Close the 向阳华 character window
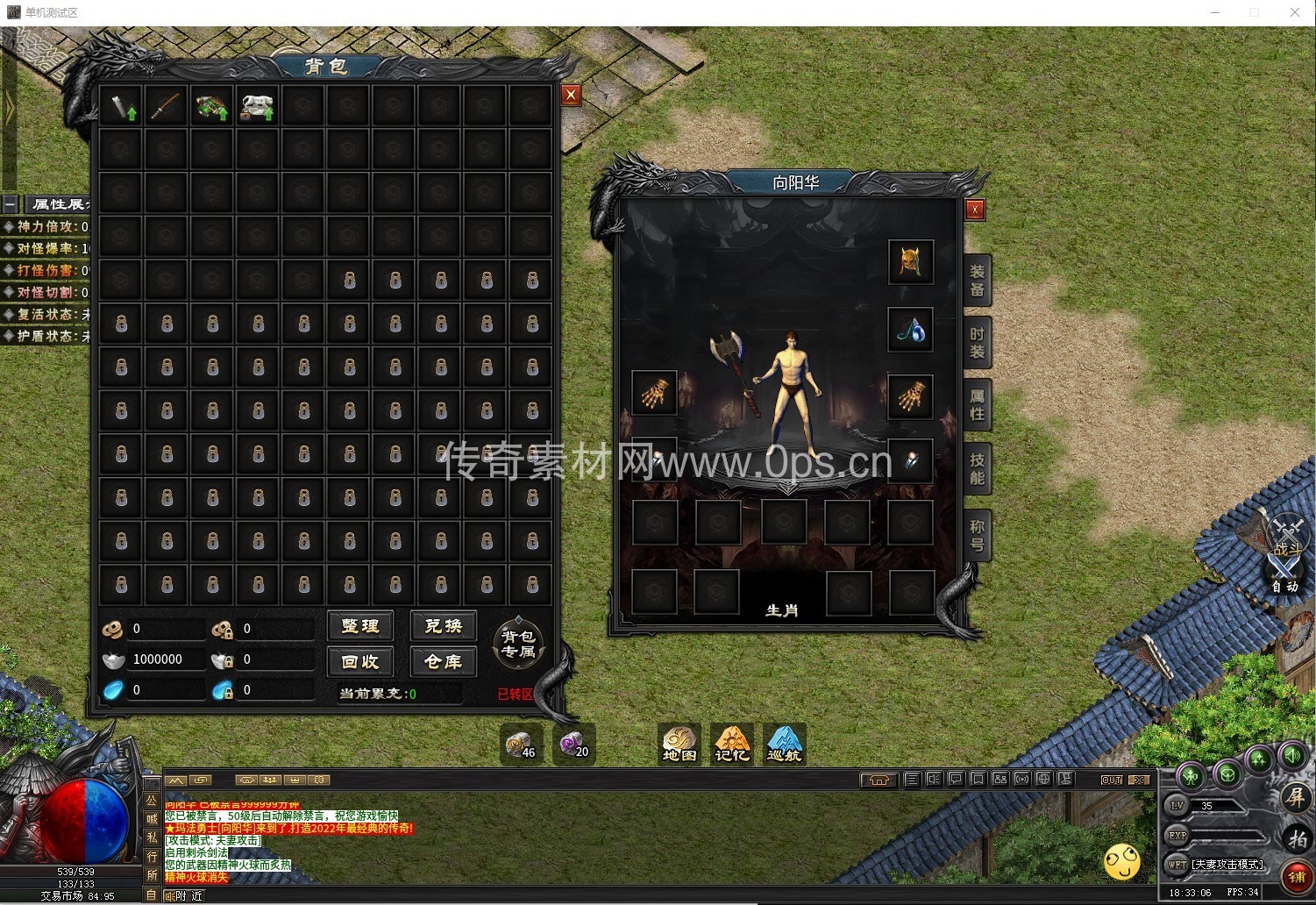Viewport: 1316px width, 905px height. coord(974,209)
